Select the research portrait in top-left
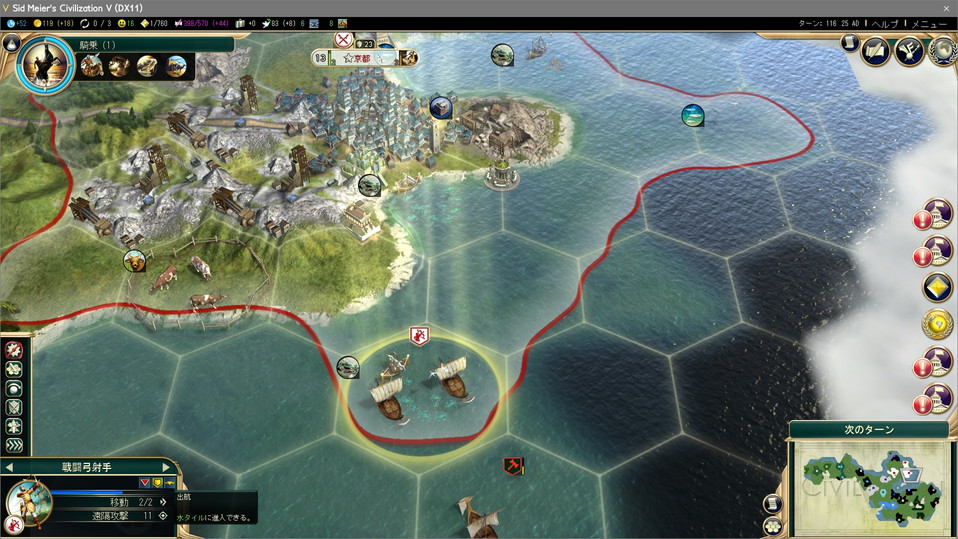The height and width of the screenshot is (539, 958). coord(45,65)
